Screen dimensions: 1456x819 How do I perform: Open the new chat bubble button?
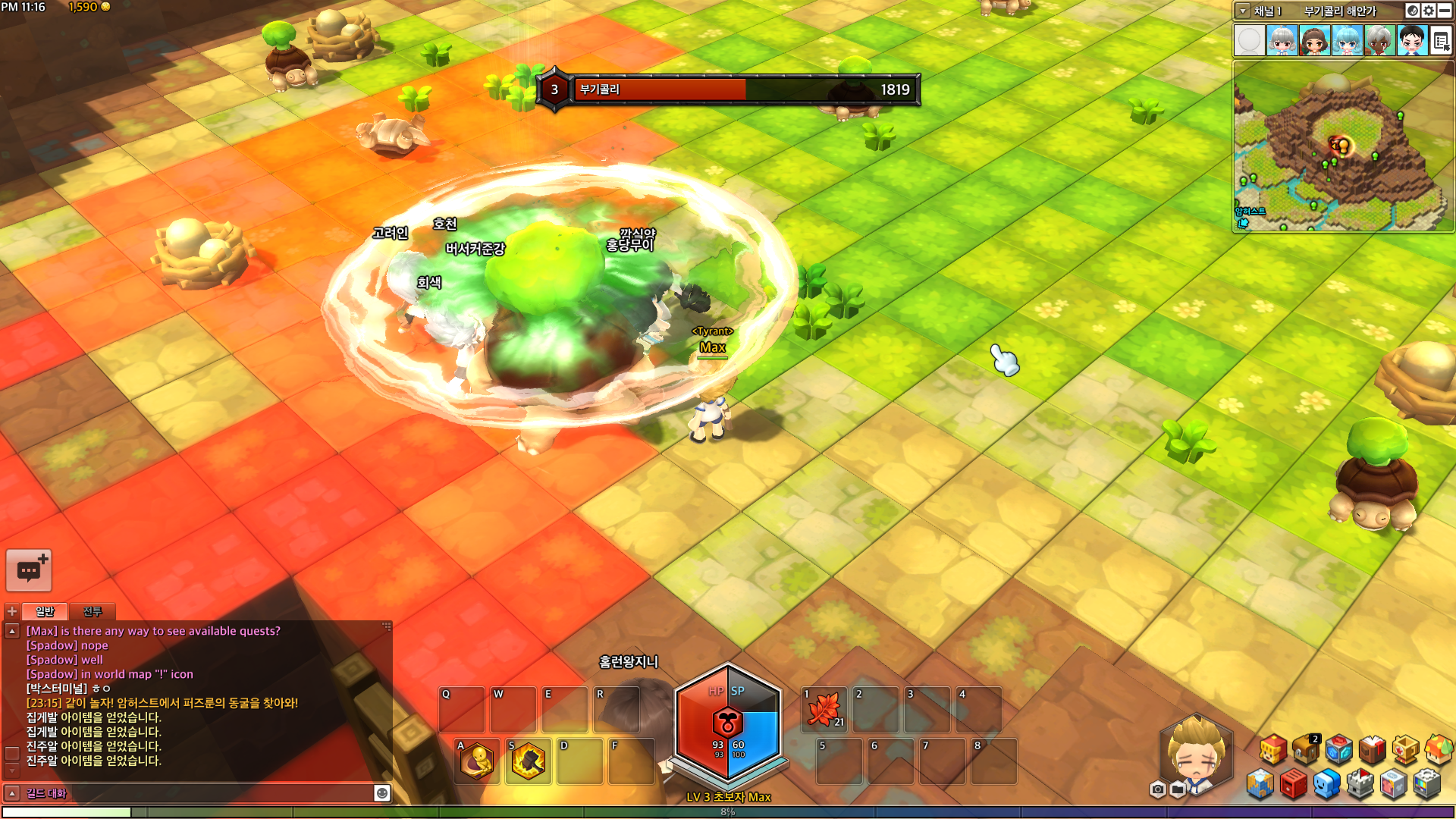click(29, 570)
